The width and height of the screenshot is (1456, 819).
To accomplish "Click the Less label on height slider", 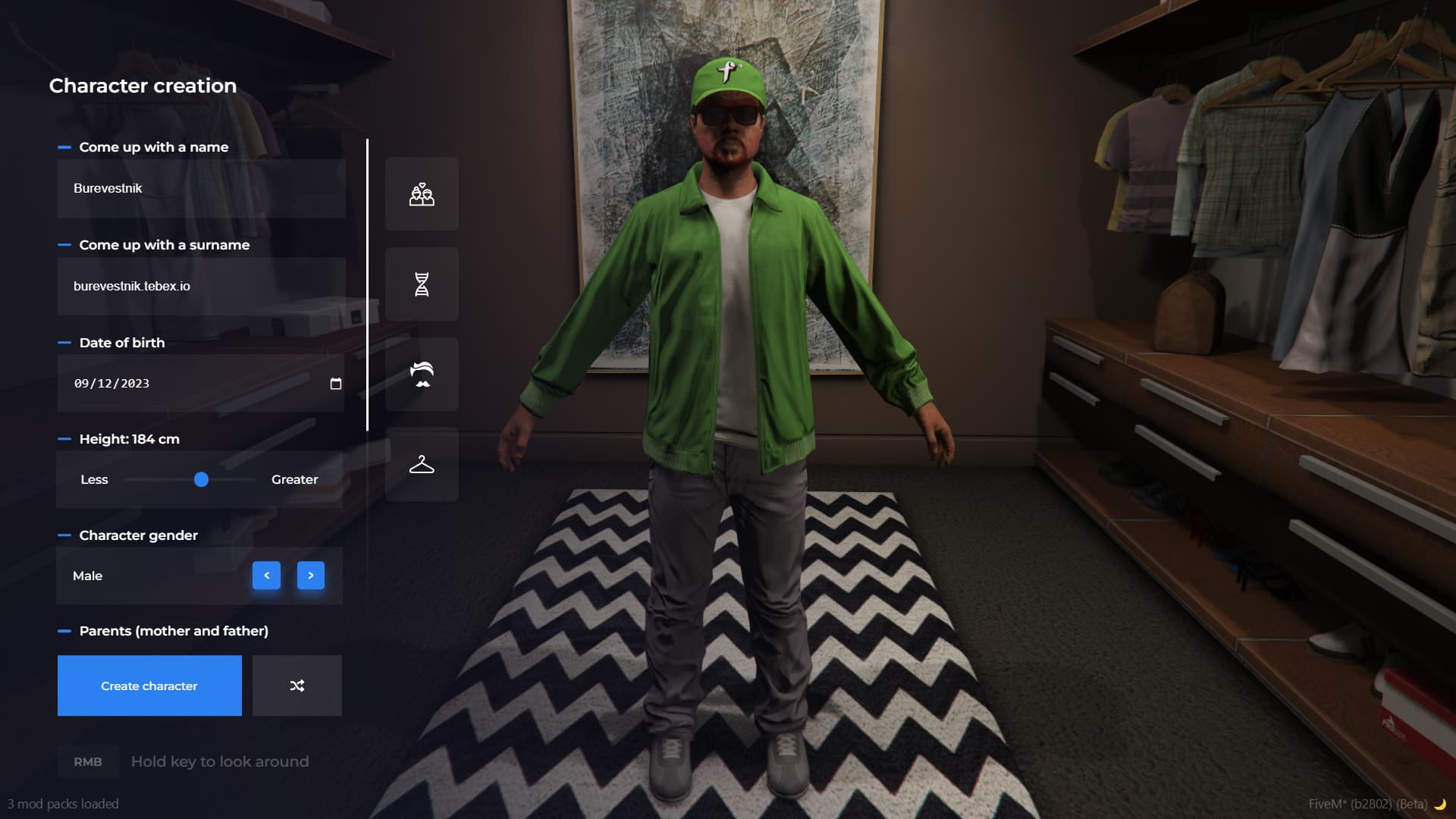I will pos(94,479).
